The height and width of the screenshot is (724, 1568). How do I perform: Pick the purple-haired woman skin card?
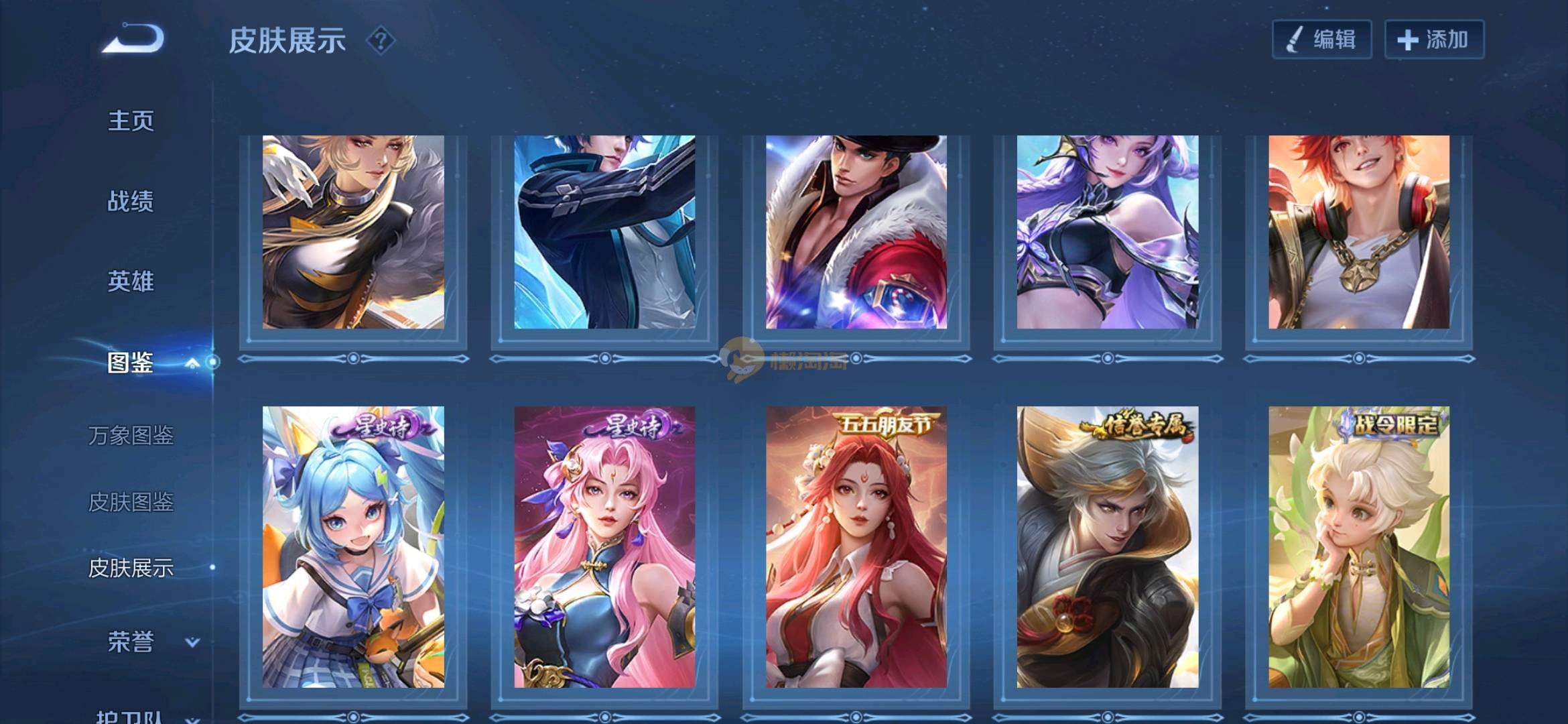(x=1107, y=232)
